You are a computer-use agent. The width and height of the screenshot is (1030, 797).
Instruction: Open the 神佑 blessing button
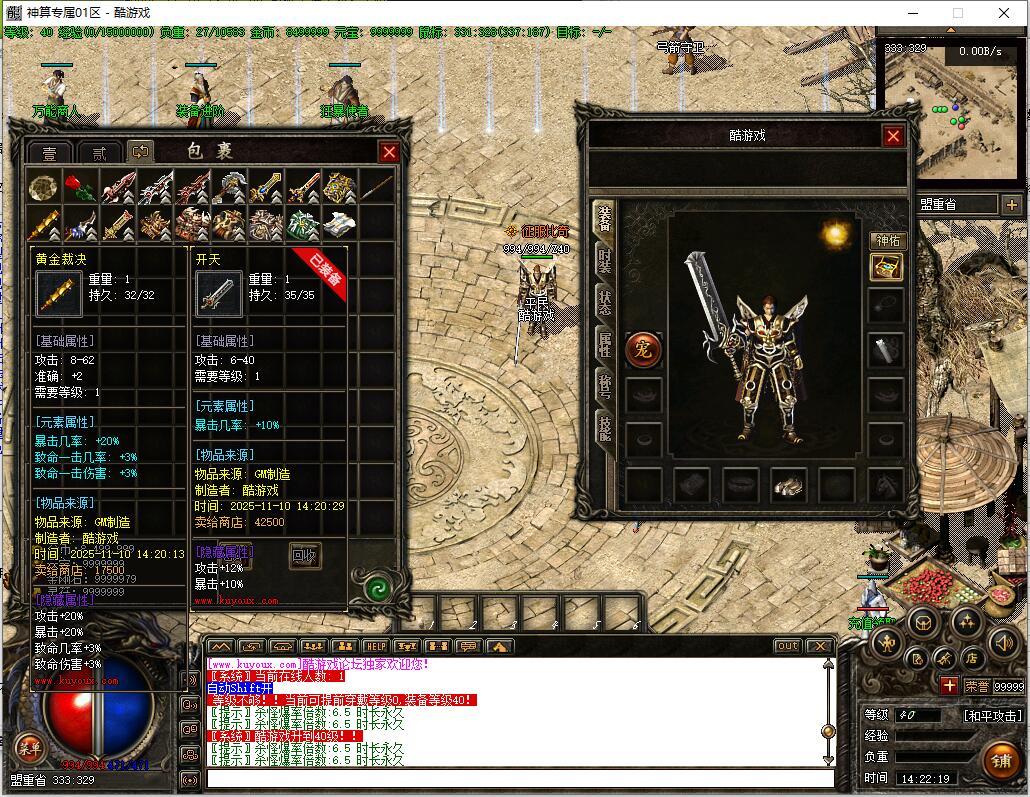886,240
